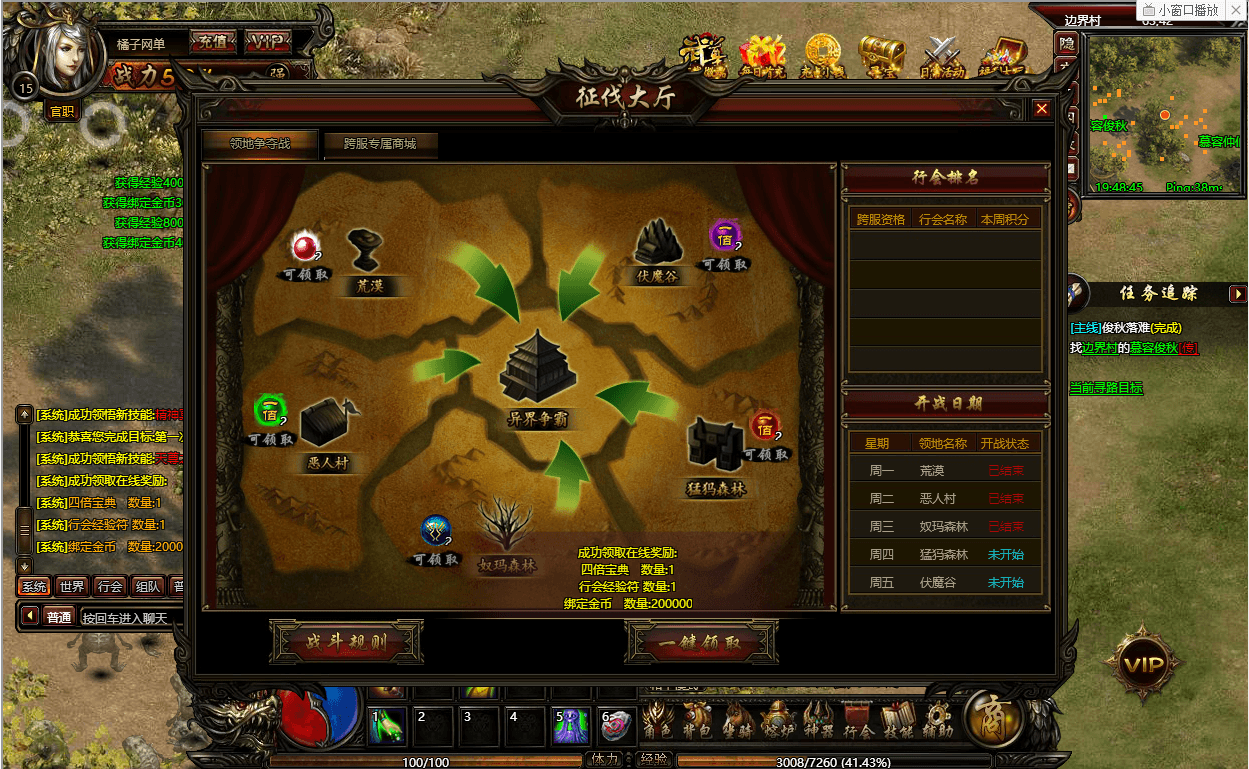Switch chat to the 世界 channel
This screenshot has width=1249, height=769.
72,587
